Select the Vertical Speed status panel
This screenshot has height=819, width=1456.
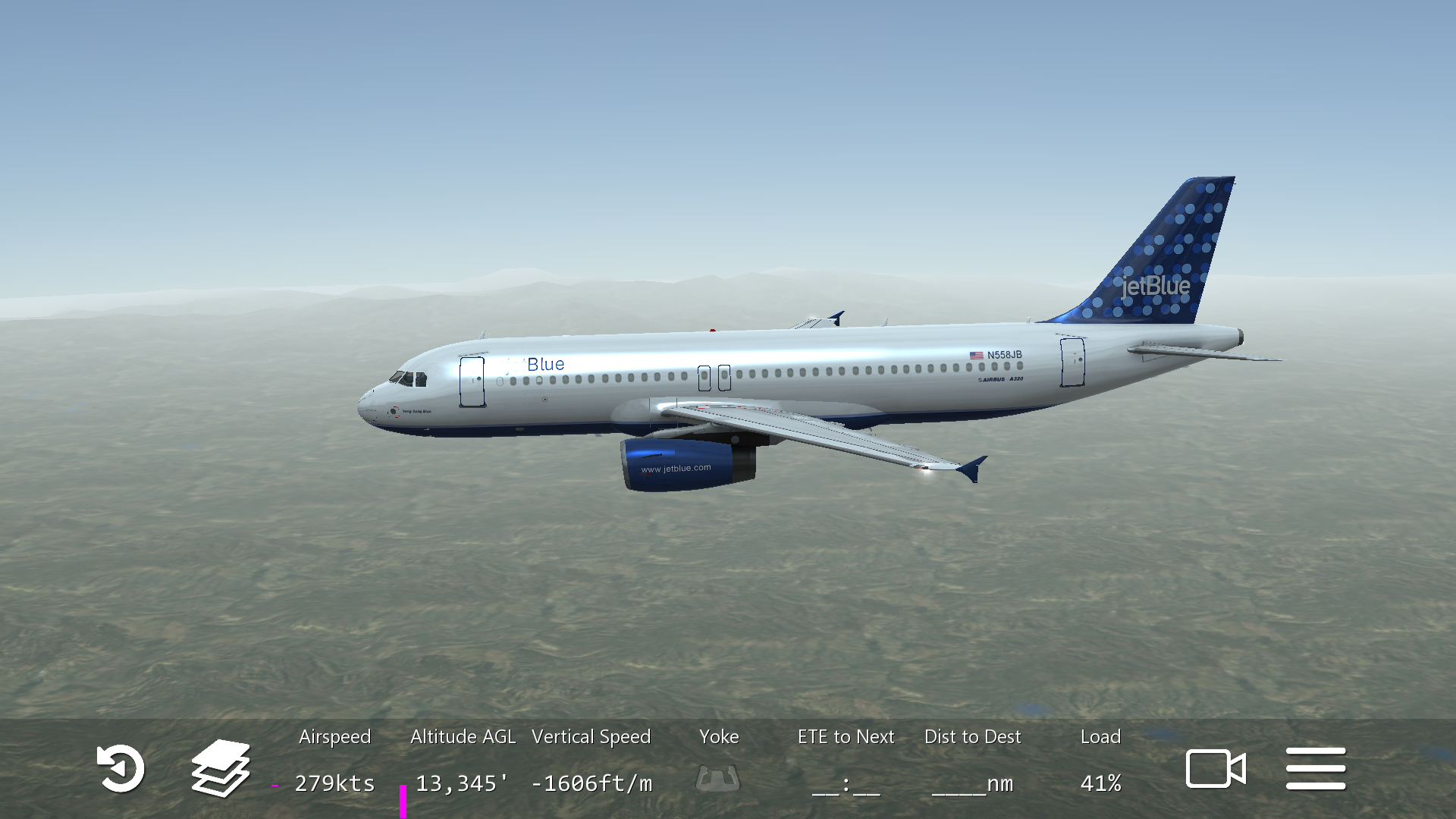tap(591, 761)
